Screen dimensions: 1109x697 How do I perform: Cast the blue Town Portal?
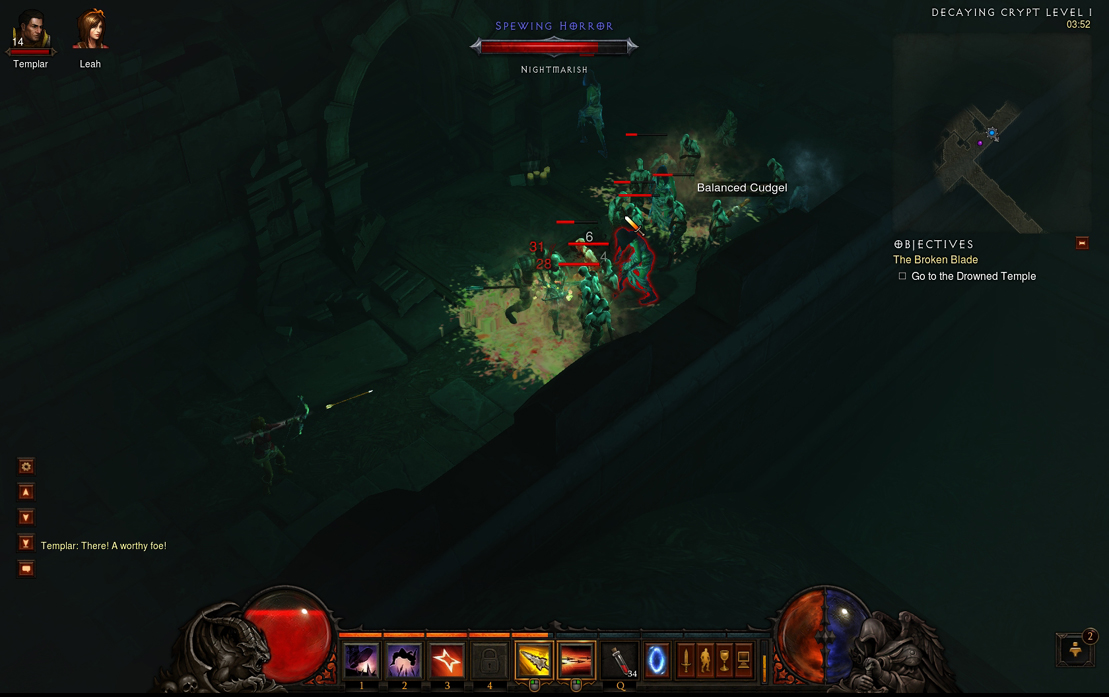pos(657,661)
